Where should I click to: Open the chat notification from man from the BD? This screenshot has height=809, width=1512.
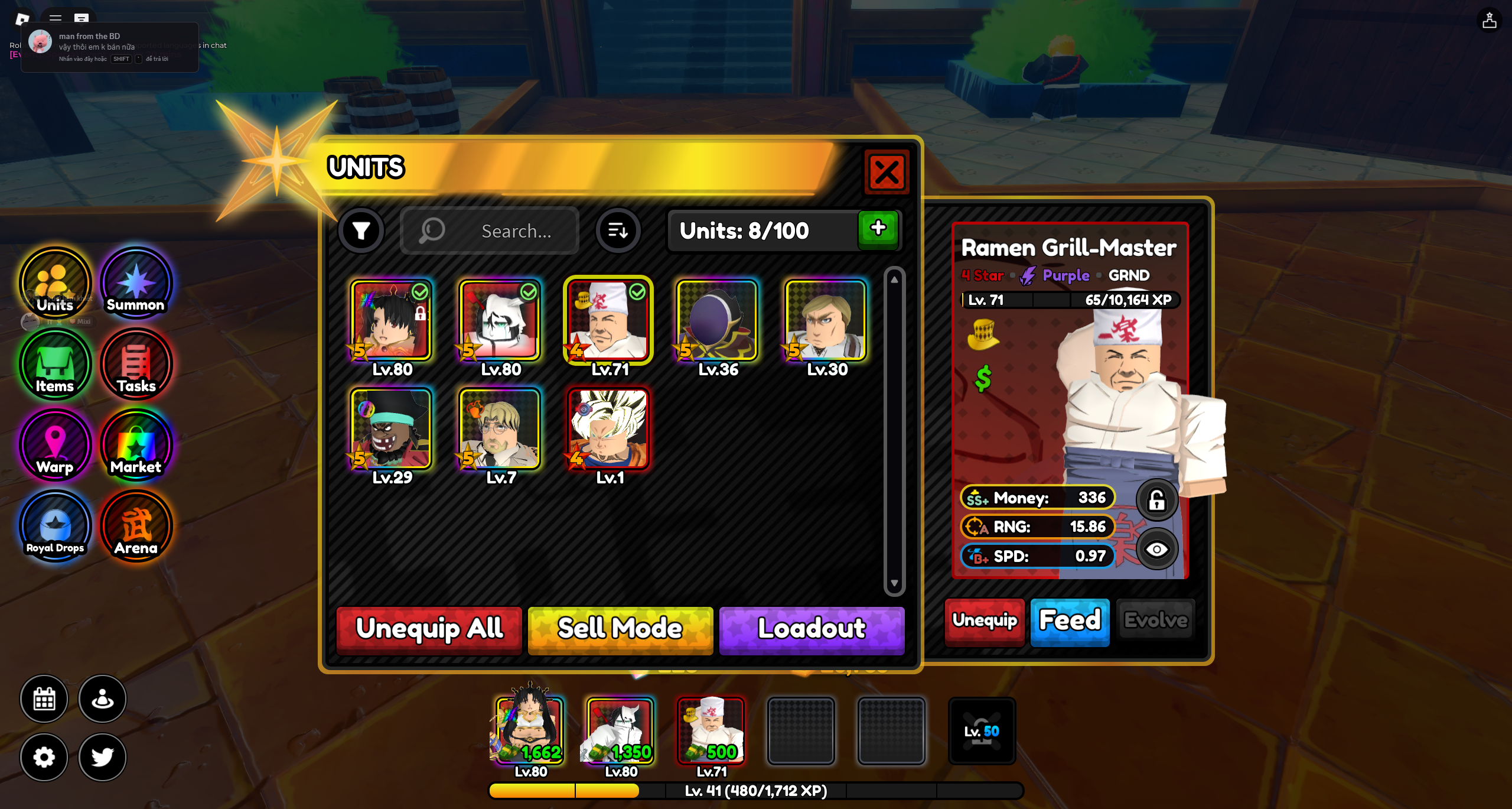110,47
